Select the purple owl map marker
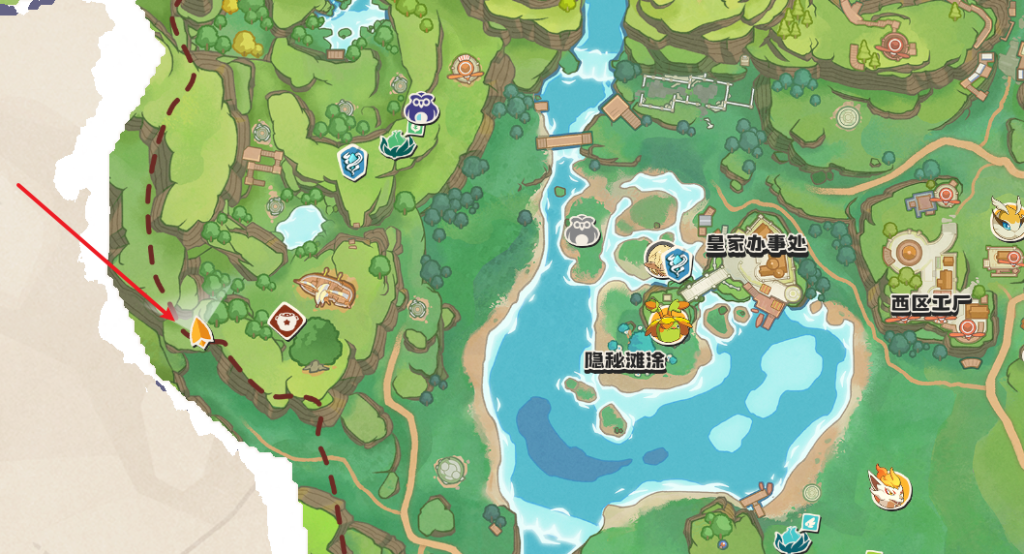This screenshot has height=554, width=1024. (x=421, y=108)
